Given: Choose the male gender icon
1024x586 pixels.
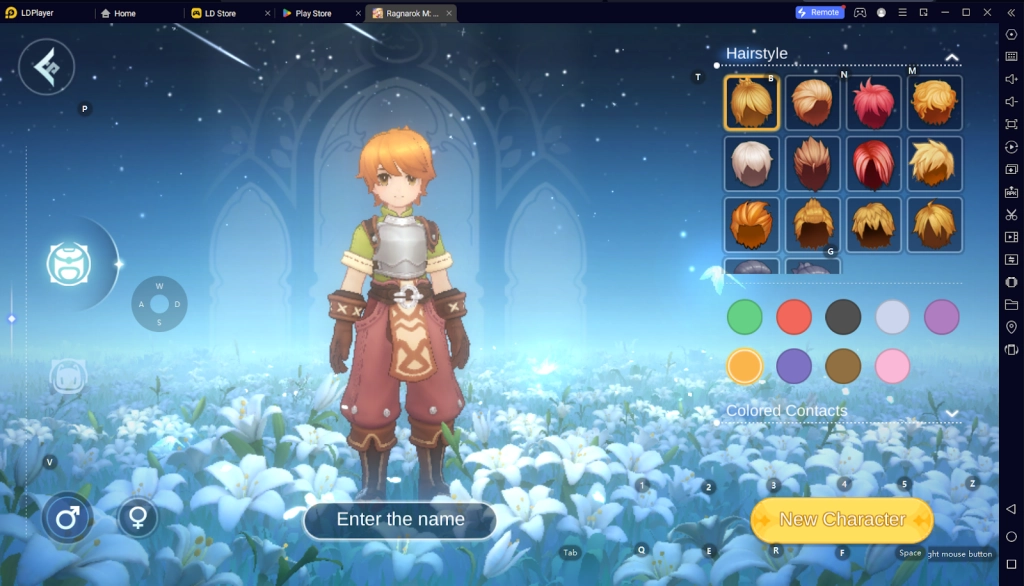Looking at the screenshot, I should (67, 518).
